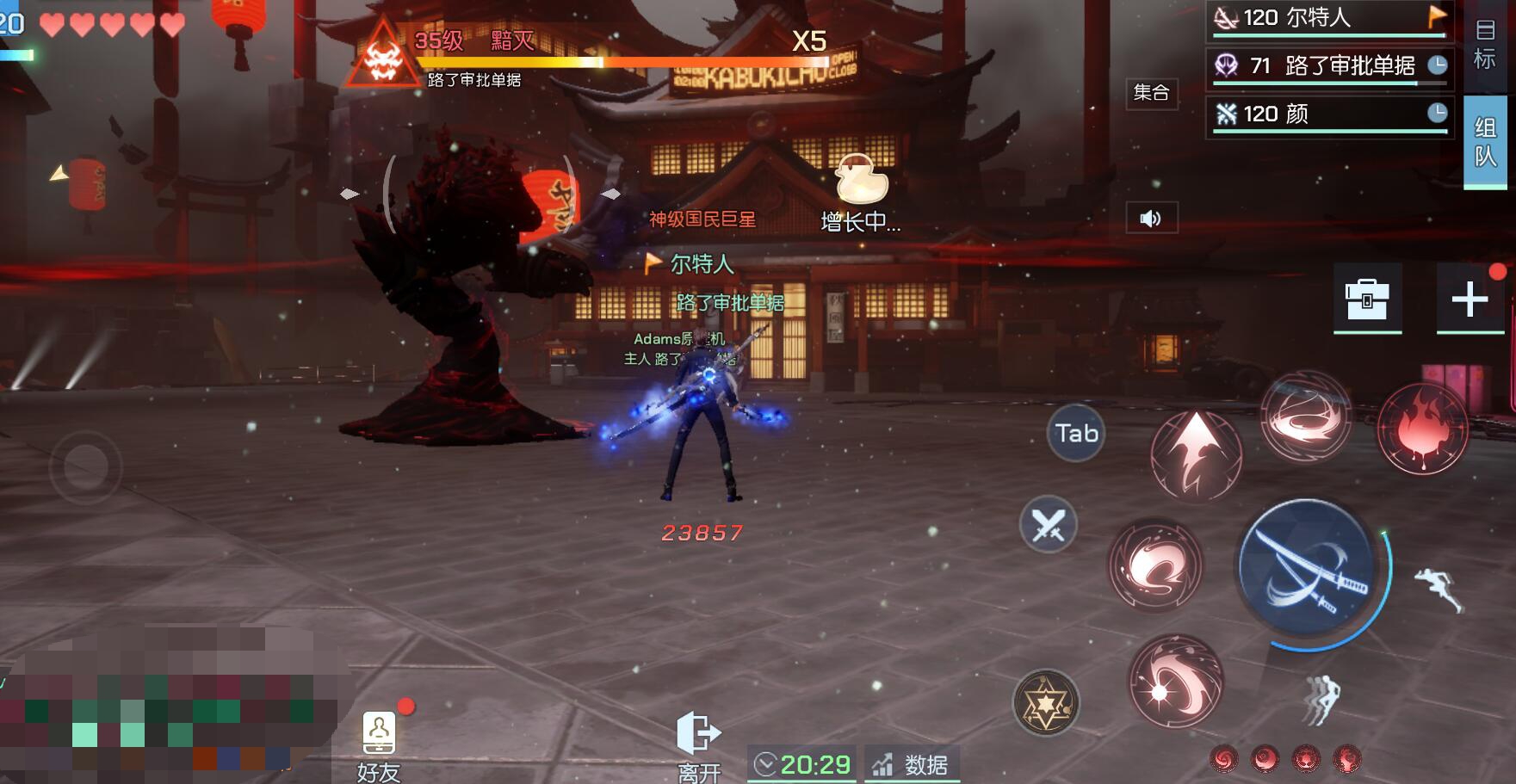The height and width of the screenshot is (784, 1516).
Task: Expand the plus menu button
Action: click(x=1470, y=299)
